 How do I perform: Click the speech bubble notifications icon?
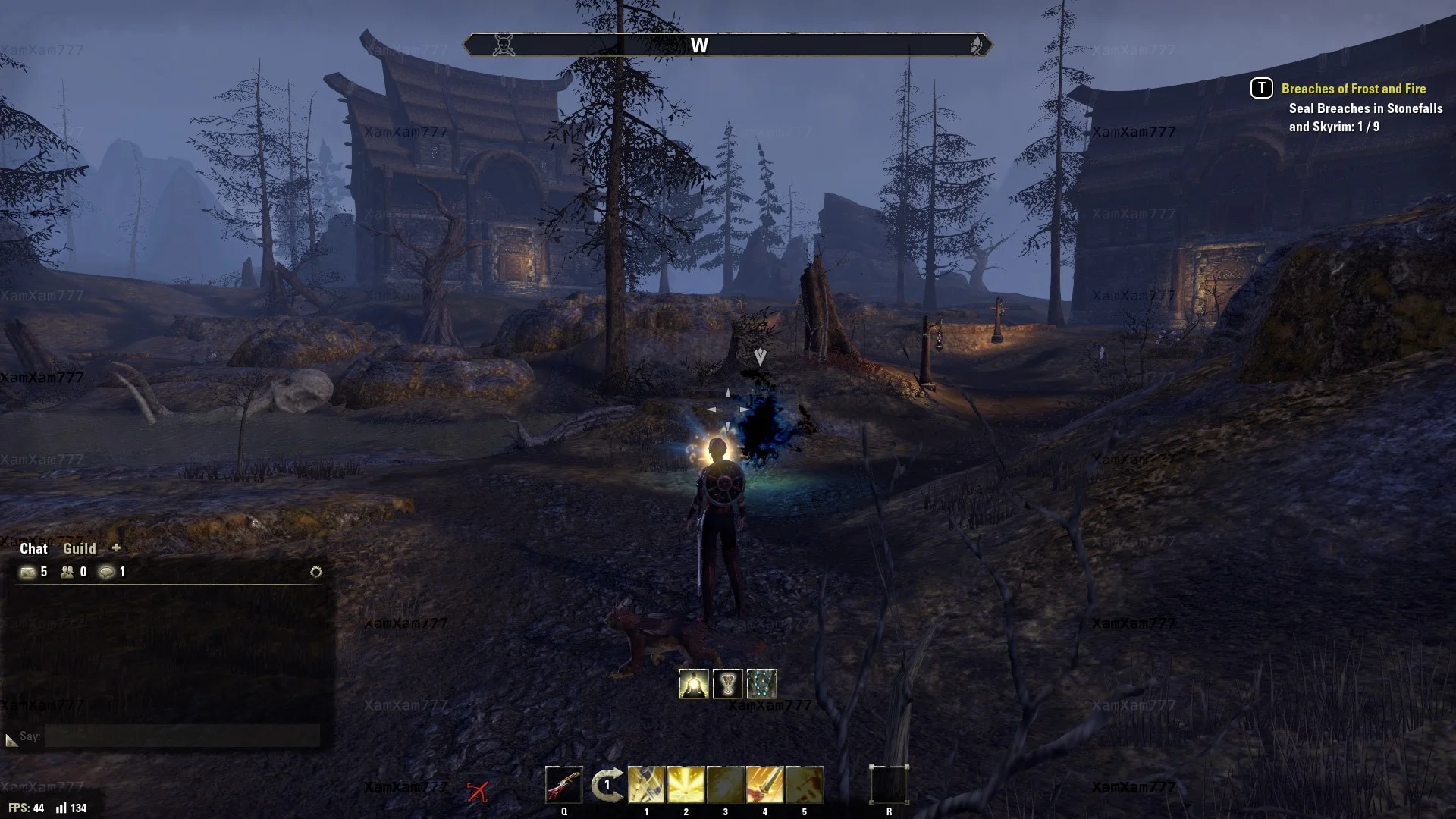(x=107, y=572)
